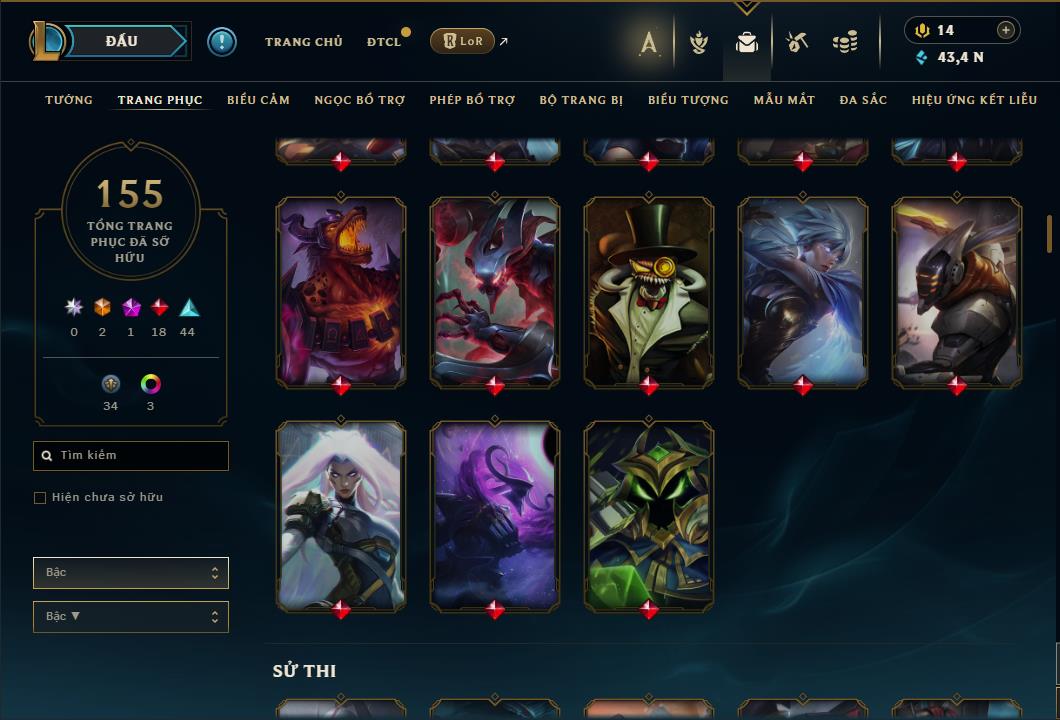Image resolution: width=1060 pixels, height=720 pixels.
Task: Open the ĐTCL game mode
Action: click(x=384, y=42)
